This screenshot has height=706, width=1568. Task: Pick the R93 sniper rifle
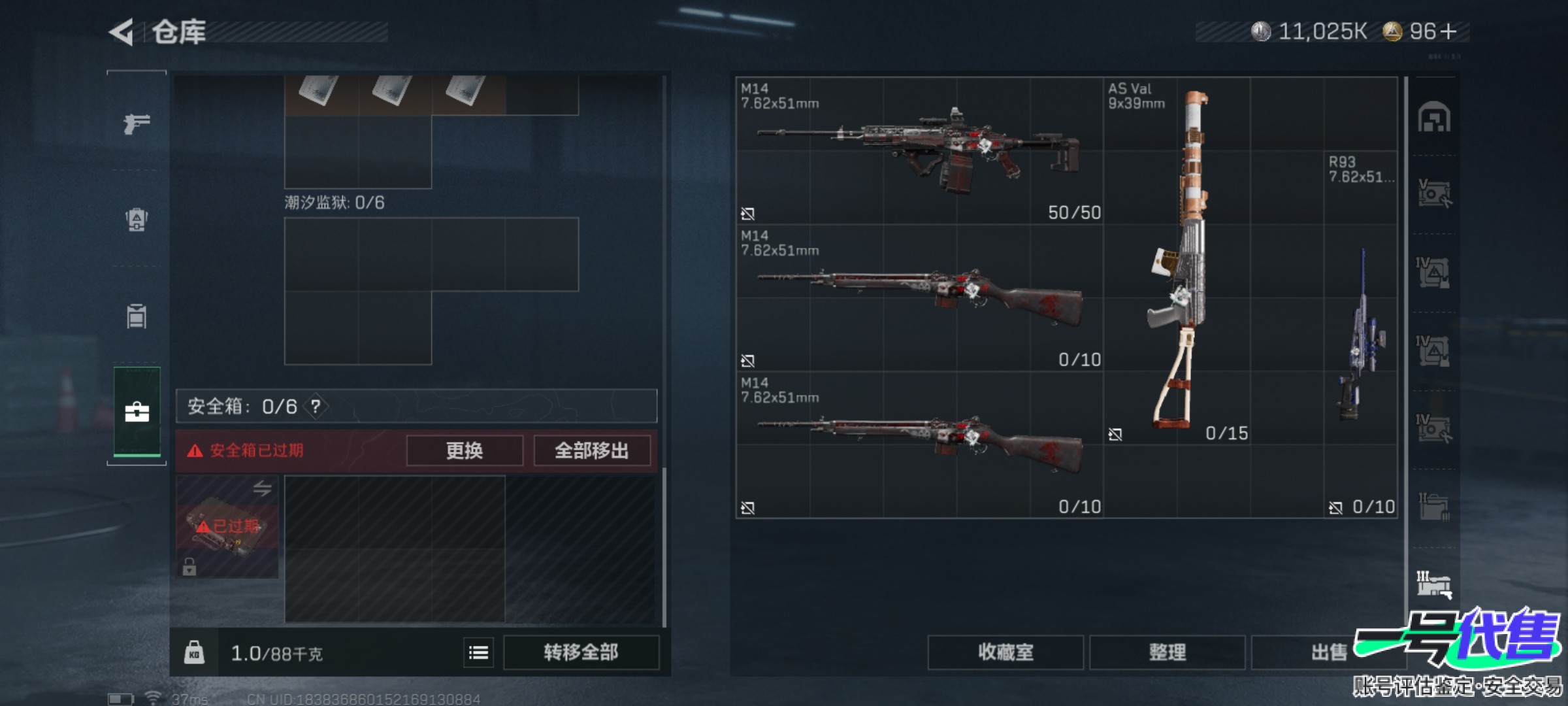point(1362,333)
